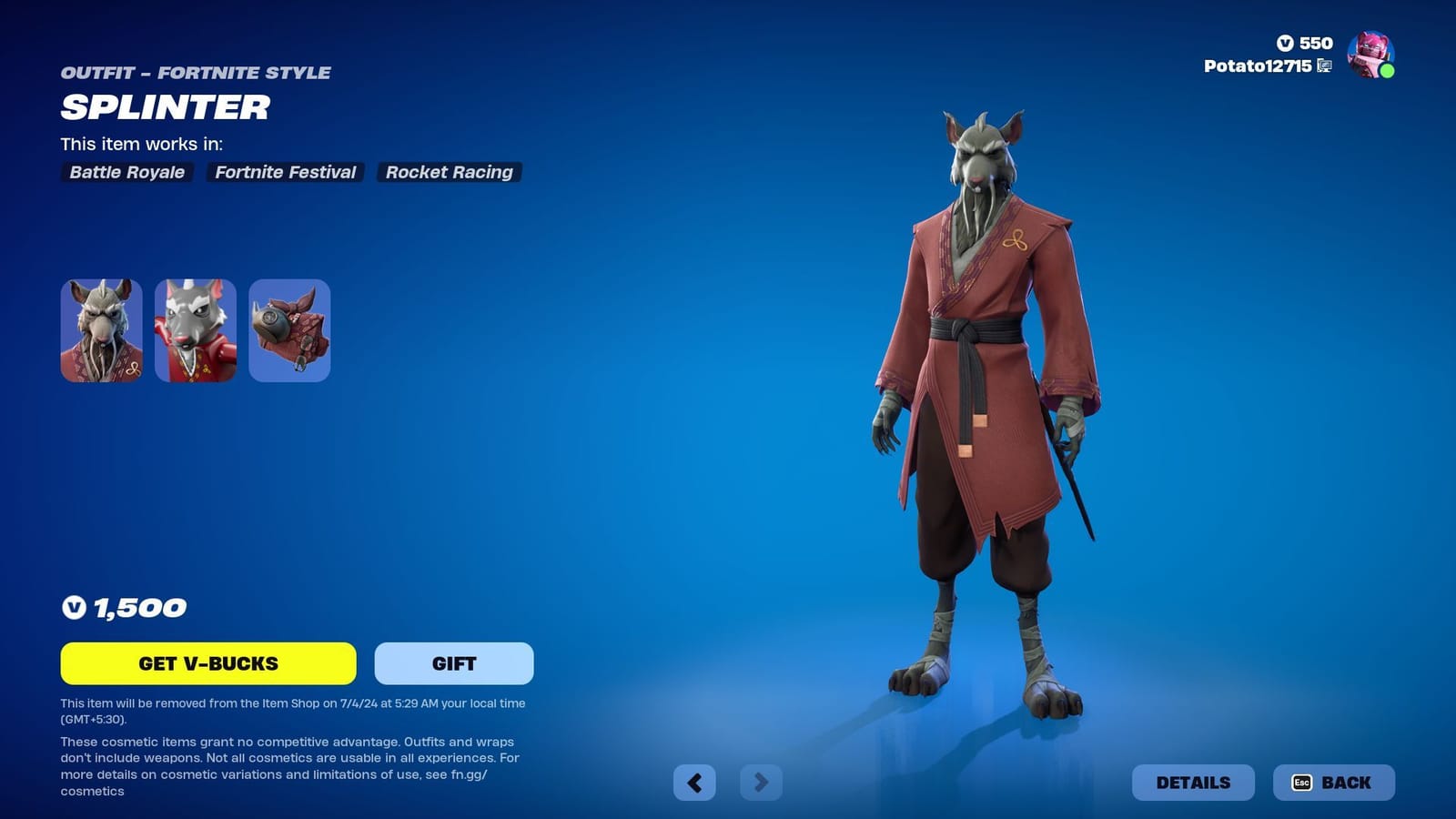The image size is (1456, 819).
Task: Select the Splinter back bling icon
Action: [x=288, y=330]
